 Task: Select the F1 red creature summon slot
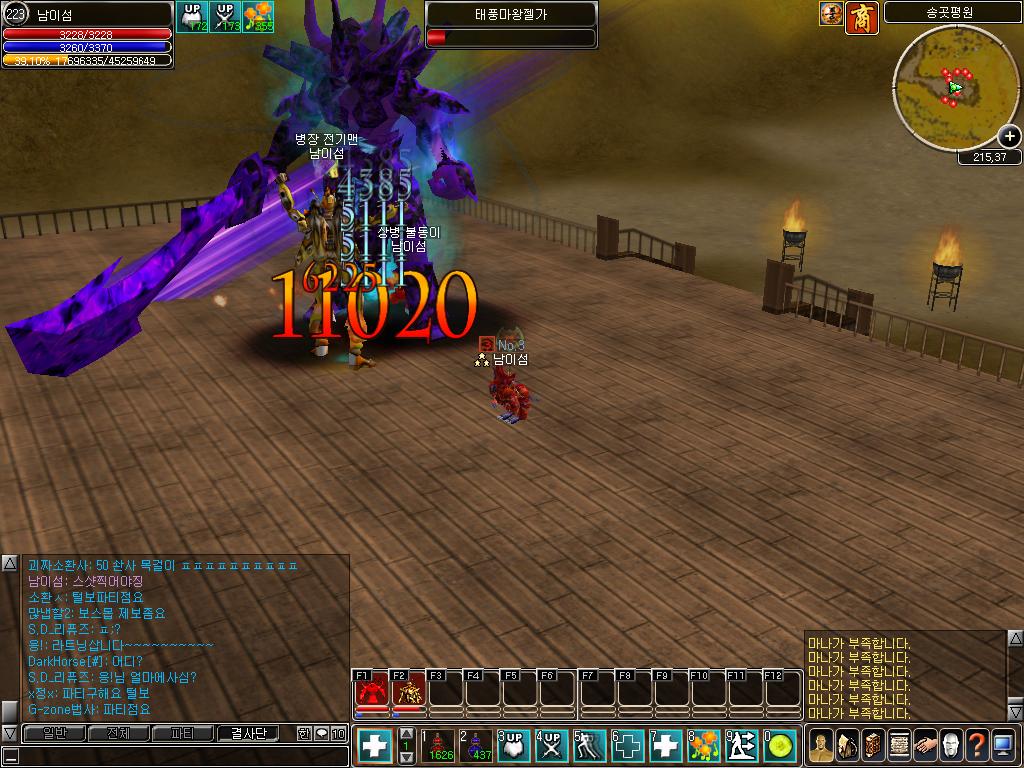(x=372, y=691)
